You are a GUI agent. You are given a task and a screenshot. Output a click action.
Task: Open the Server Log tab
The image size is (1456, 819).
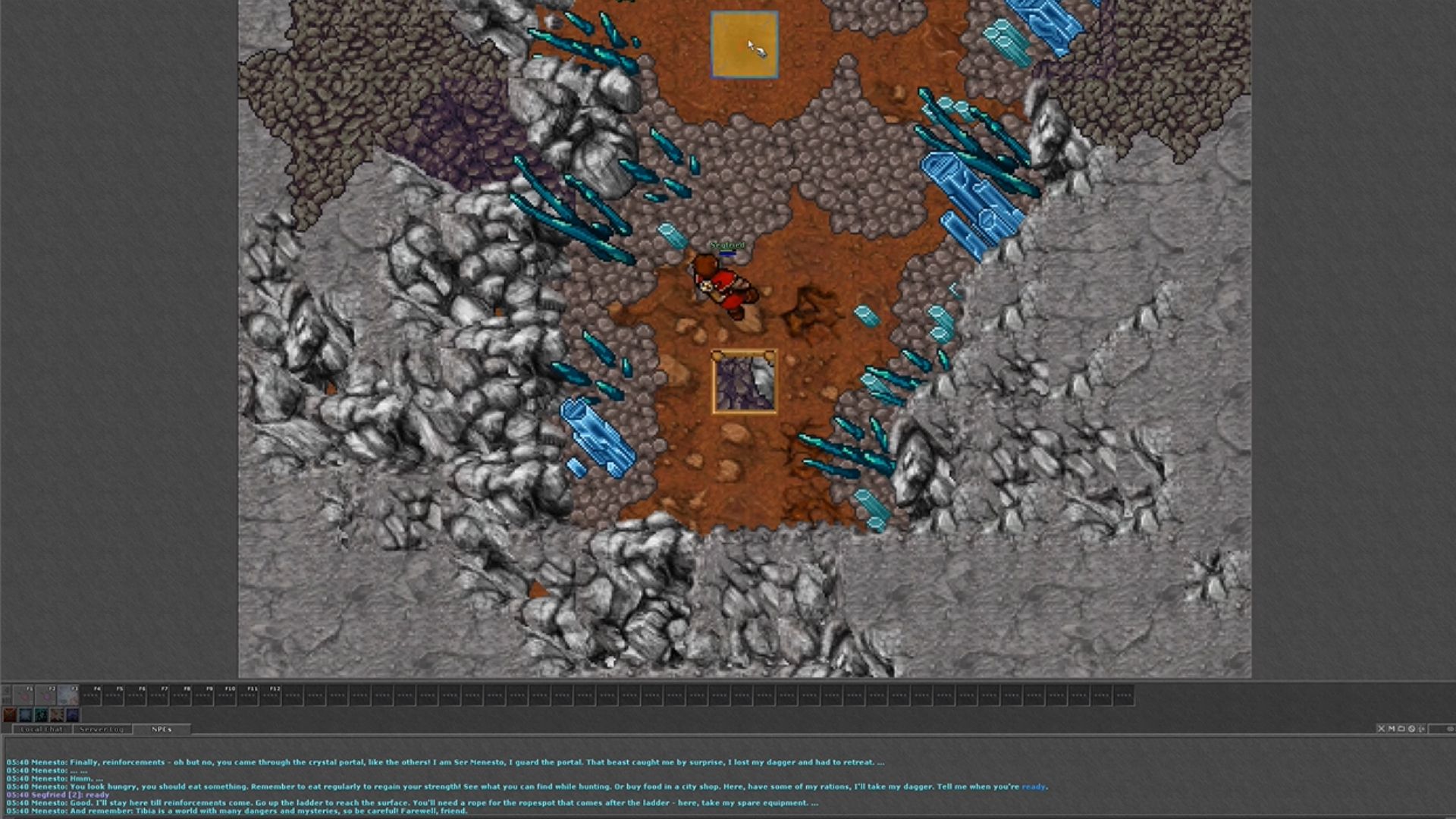pyautogui.click(x=100, y=730)
